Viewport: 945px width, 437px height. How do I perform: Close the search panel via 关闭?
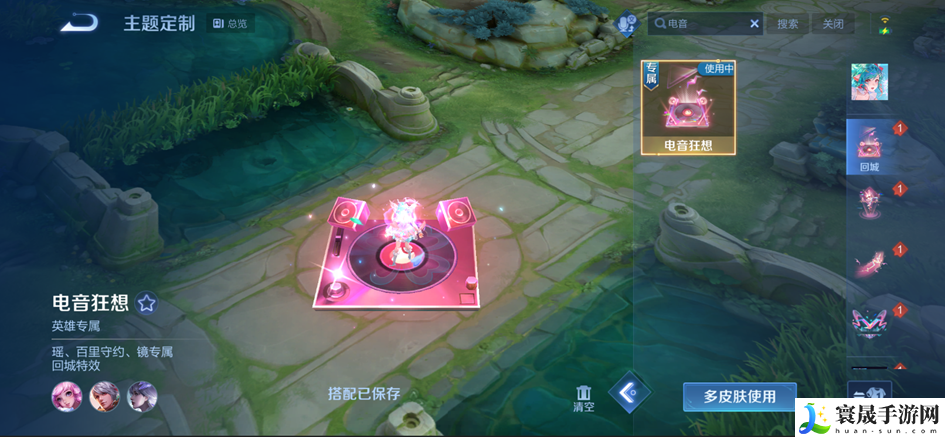(832, 23)
